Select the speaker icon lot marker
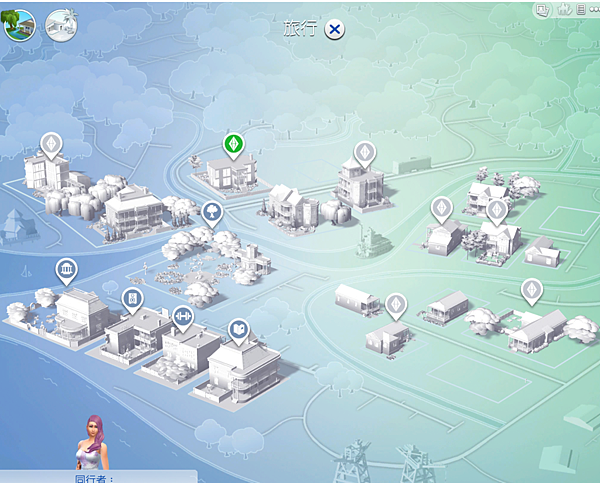600x483 pixels. coord(132,298)
